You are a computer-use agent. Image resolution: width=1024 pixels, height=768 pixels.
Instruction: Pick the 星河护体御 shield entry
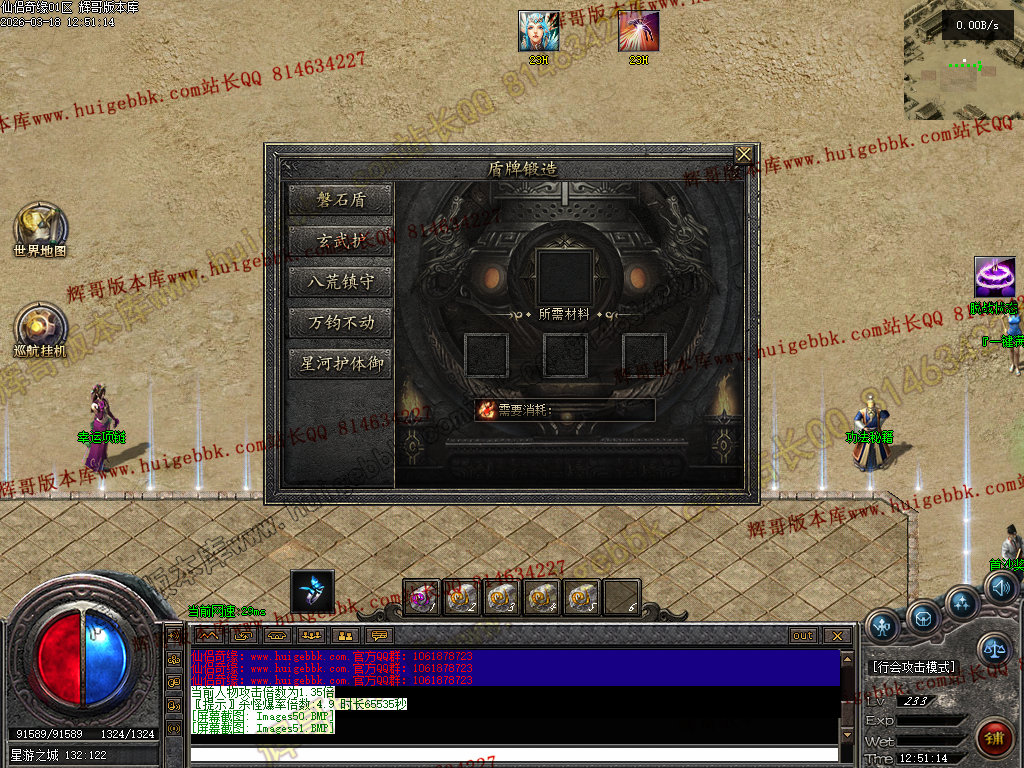point(340,363)
